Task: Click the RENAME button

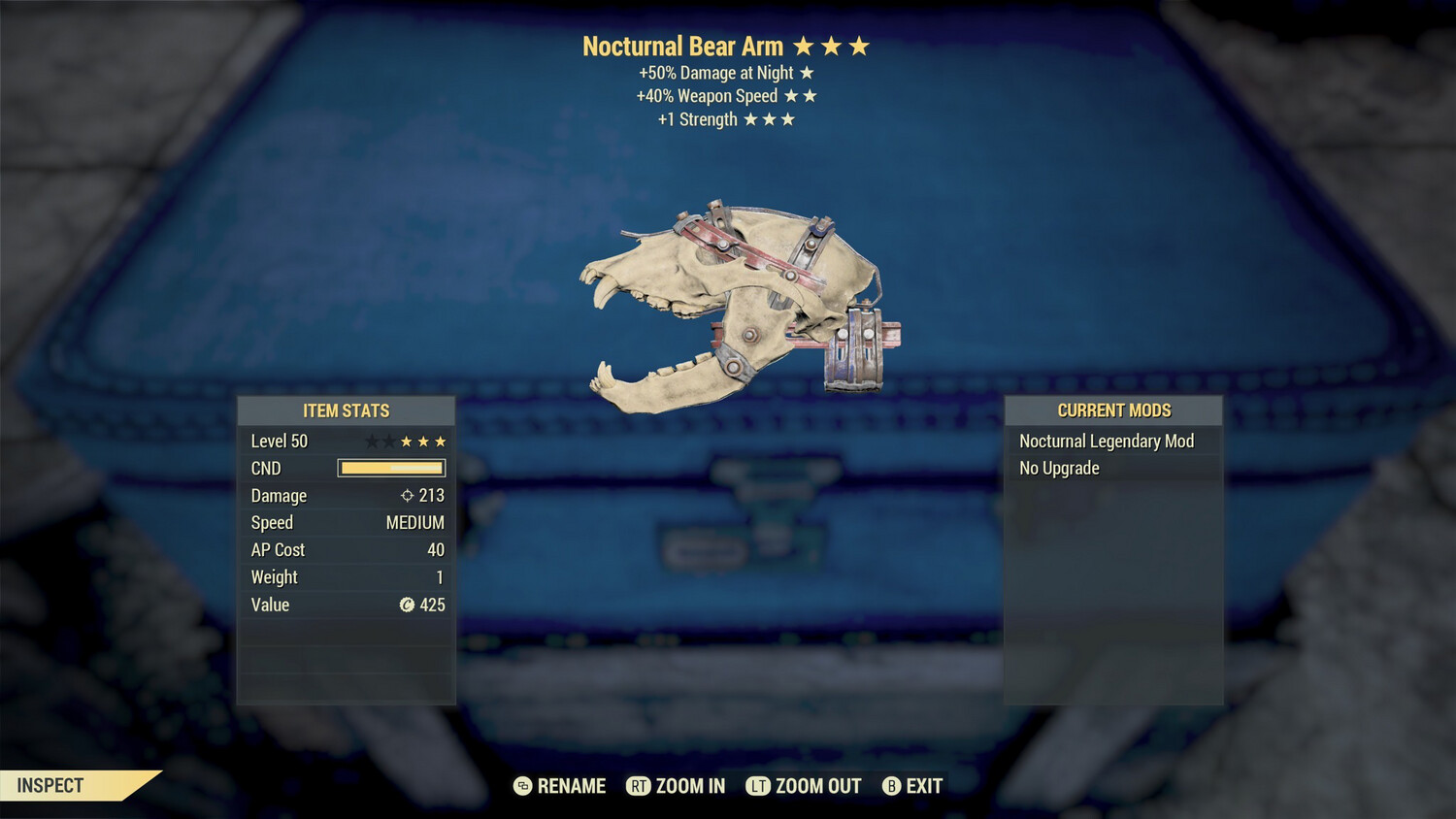Action: coord(573,786)
